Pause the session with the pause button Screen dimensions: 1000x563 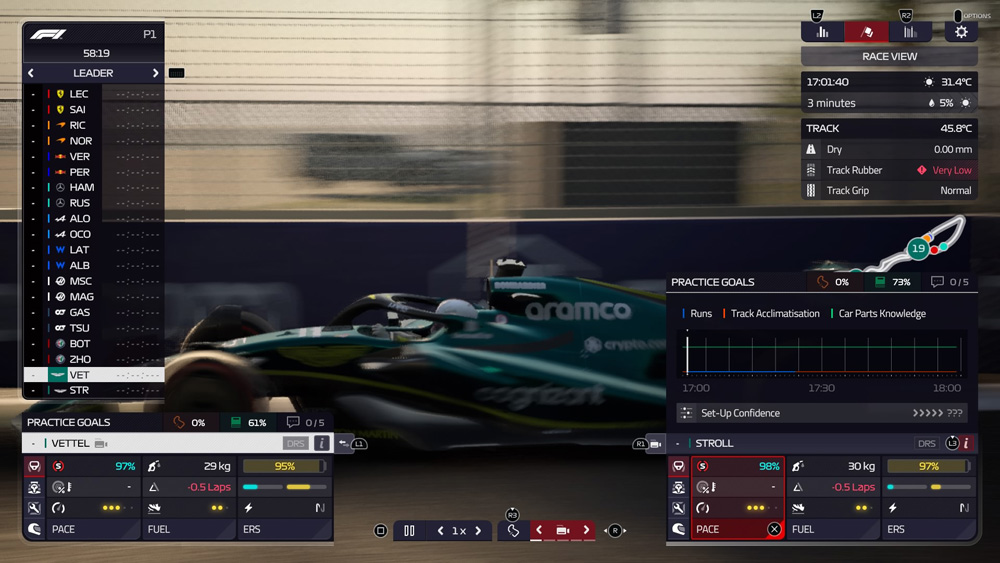409,531
